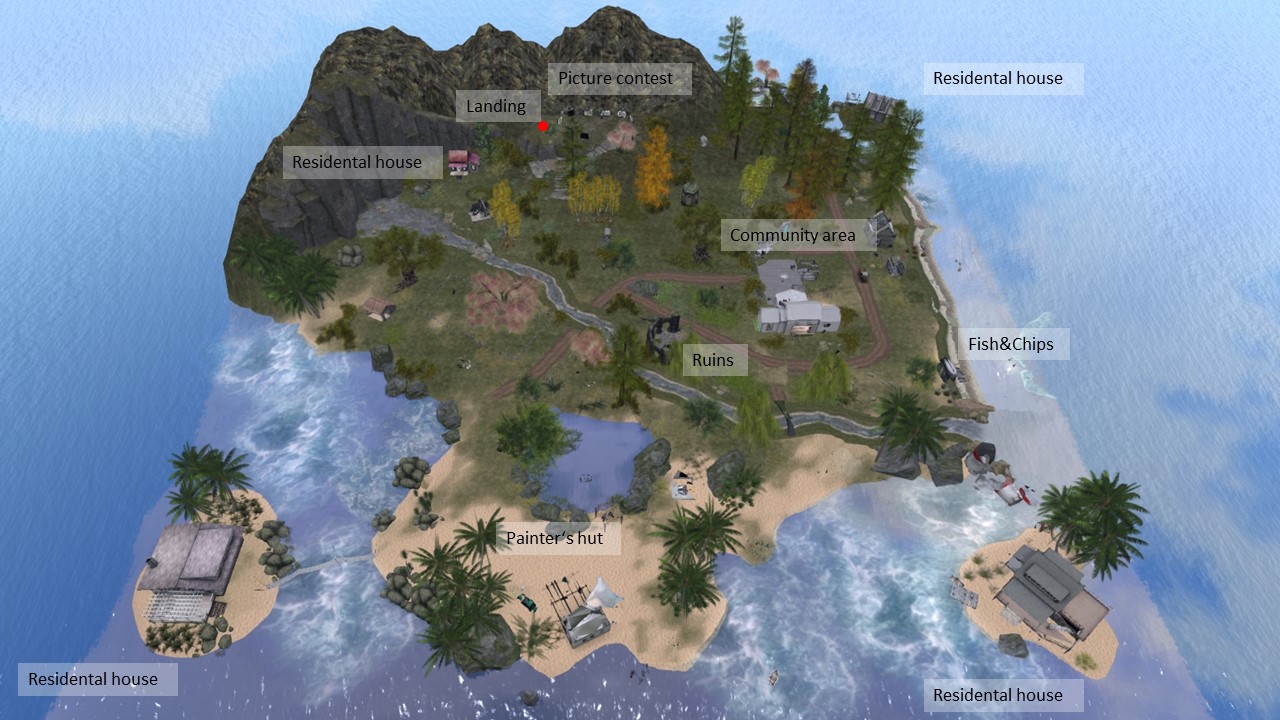
Task: Select the Landing map label
Action: 496,106
